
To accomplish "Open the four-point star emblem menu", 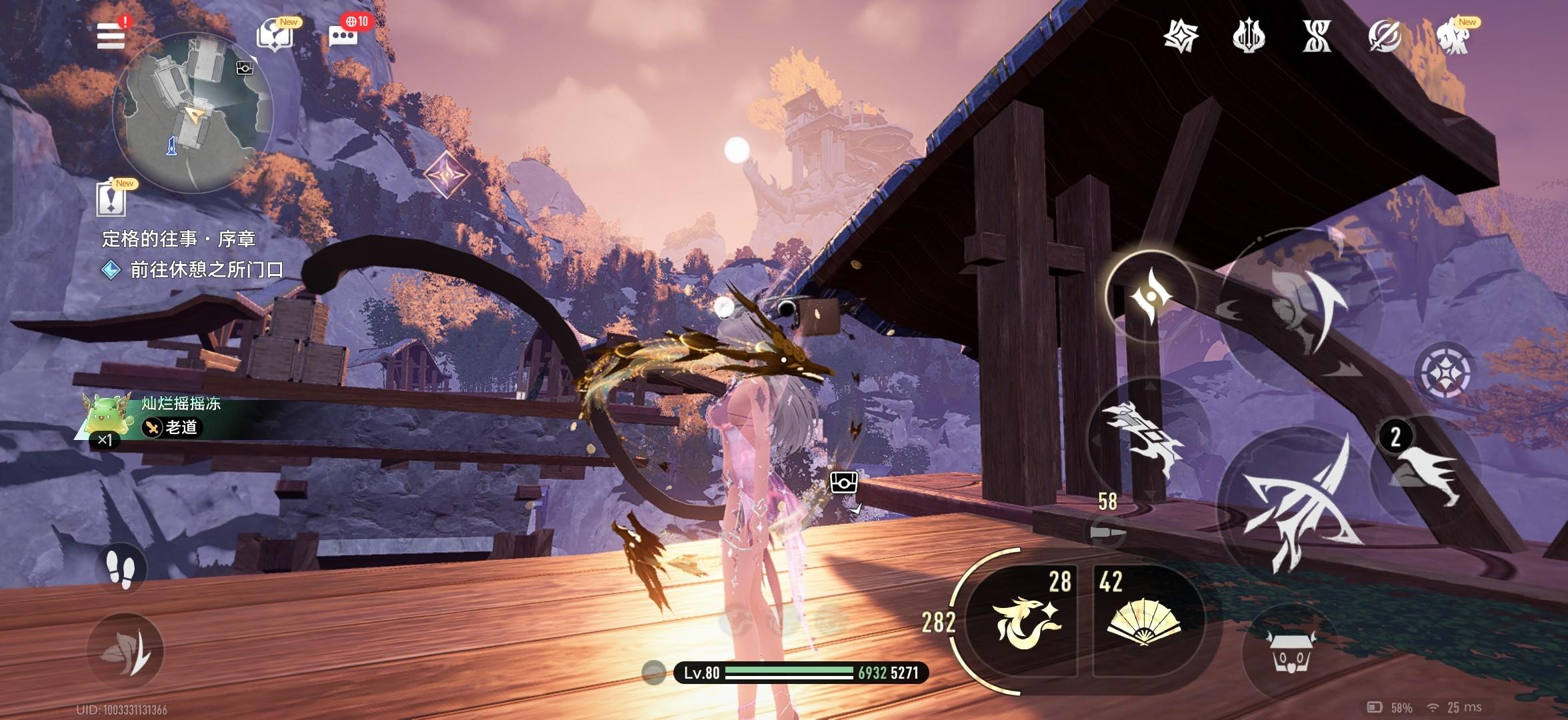I will coord(1181,36).
